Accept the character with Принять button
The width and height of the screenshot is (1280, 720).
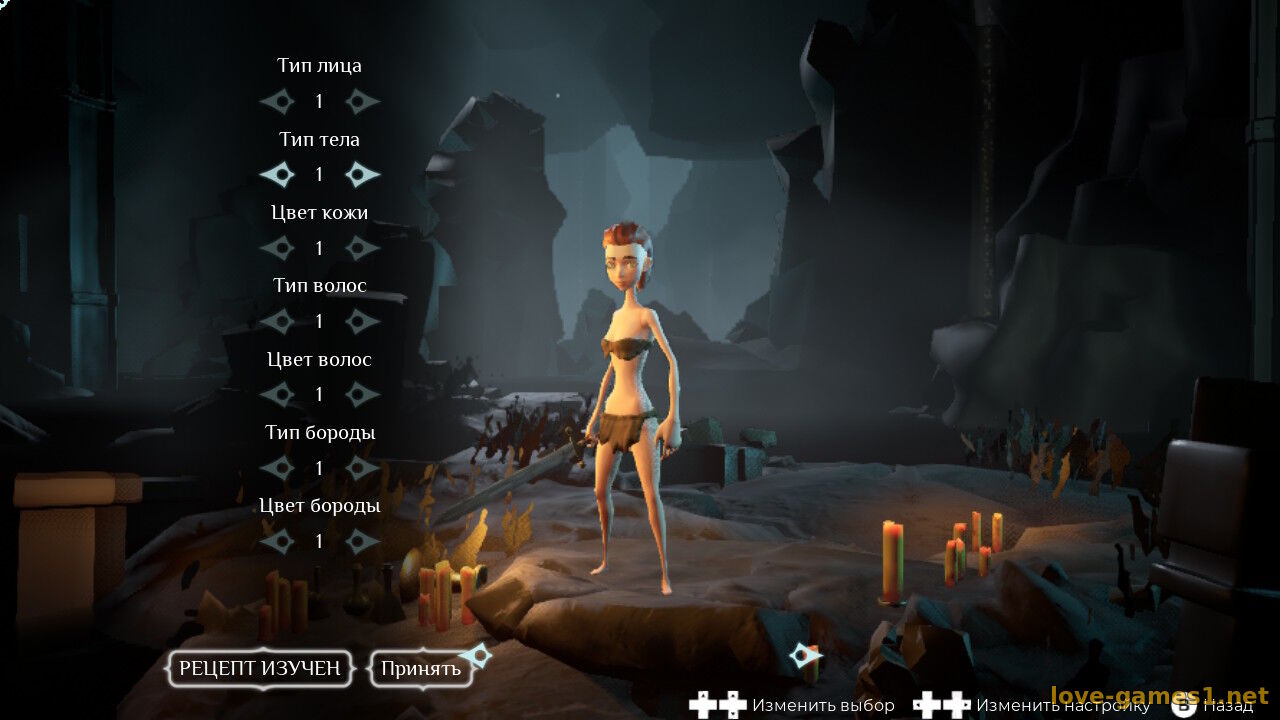420,669
